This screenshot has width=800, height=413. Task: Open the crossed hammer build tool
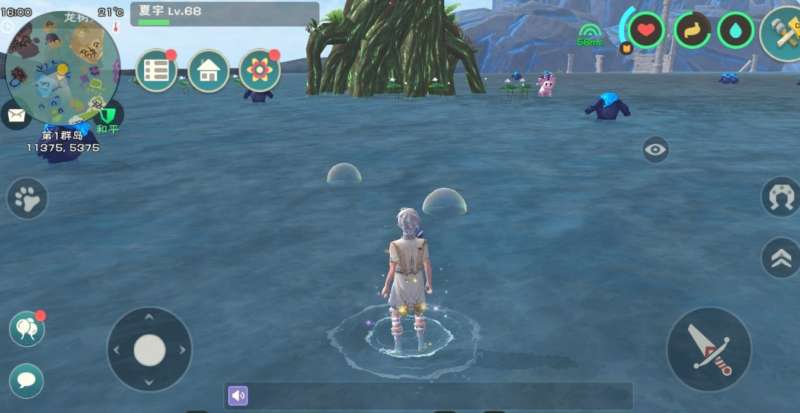pyautogui.click(x=782, y=33)
